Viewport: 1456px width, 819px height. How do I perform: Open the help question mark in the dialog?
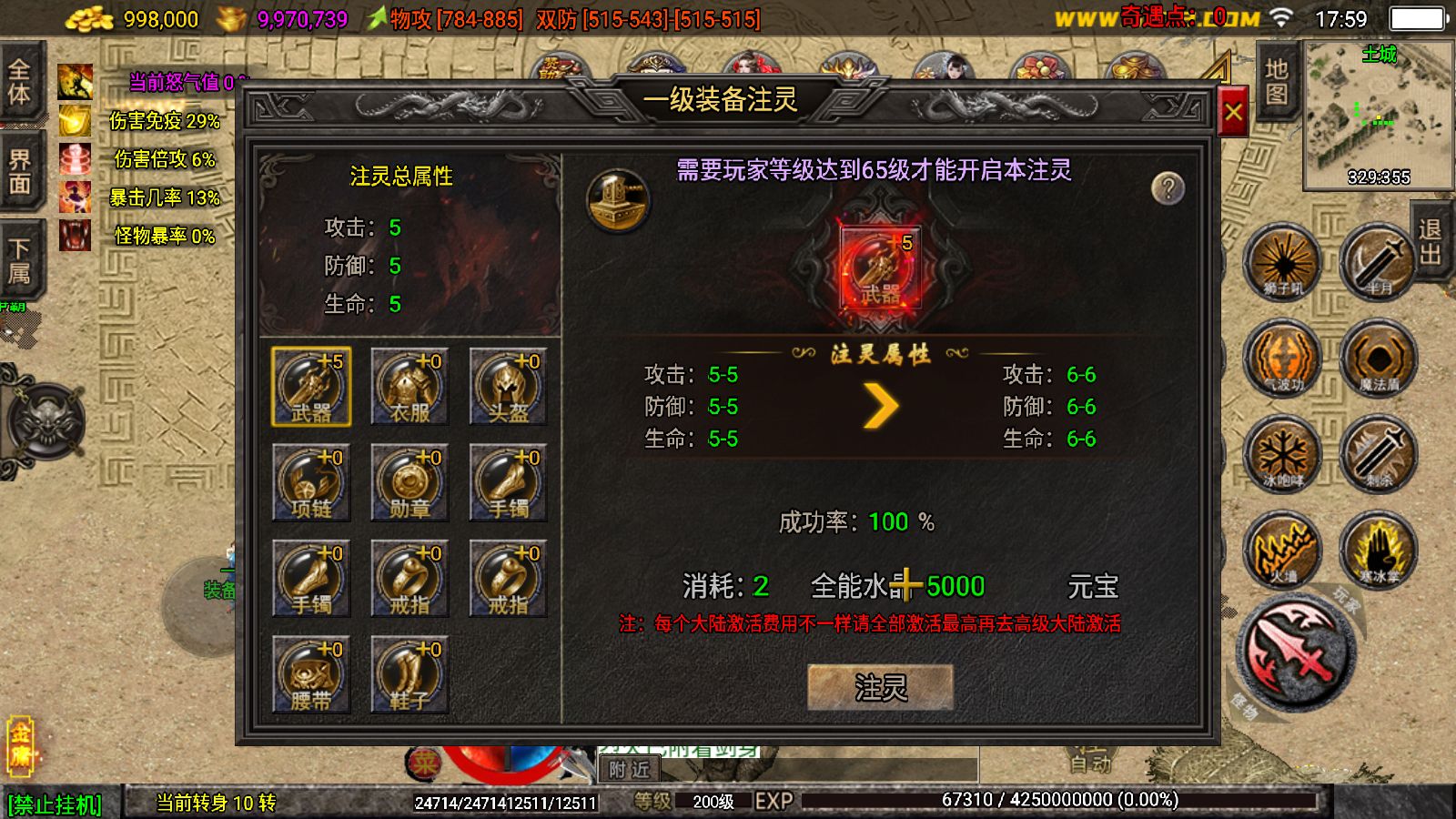pos(1167,187)
